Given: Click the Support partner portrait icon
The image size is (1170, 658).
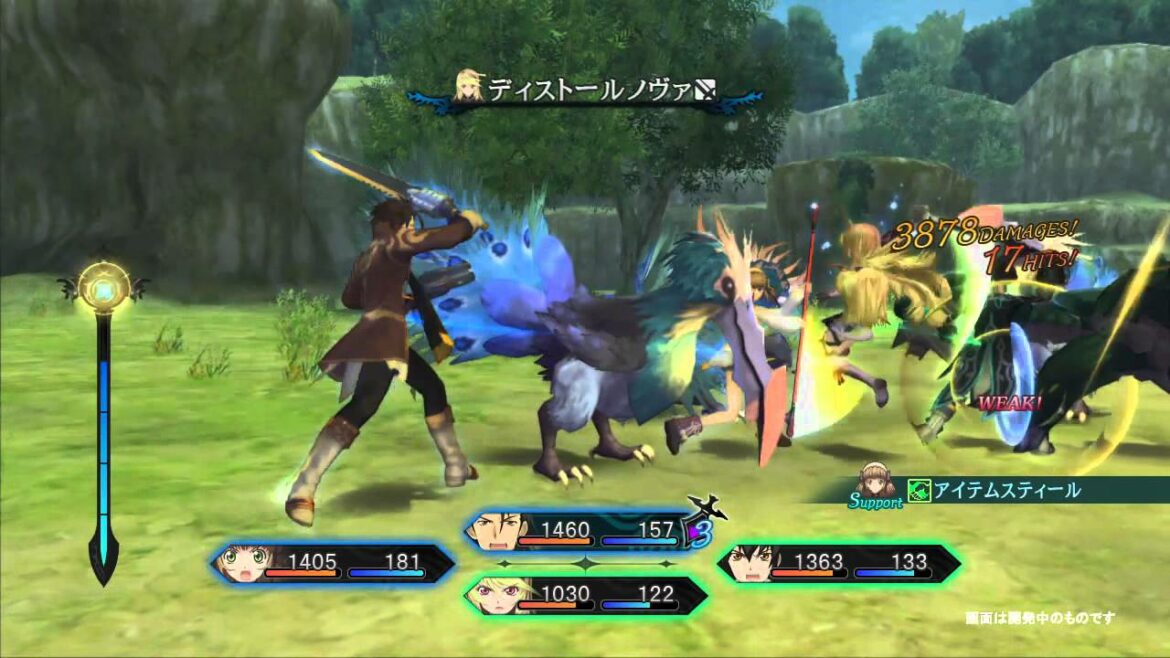Looking at the screenshot, I should [x=877, y=480].
